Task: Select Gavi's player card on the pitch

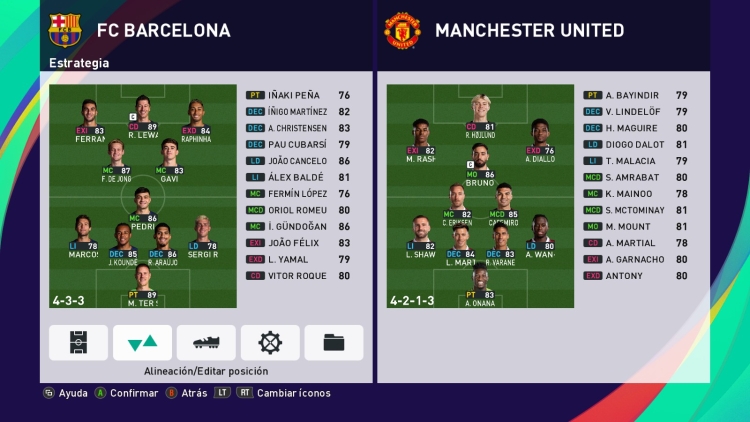Action: pos(169,162)
